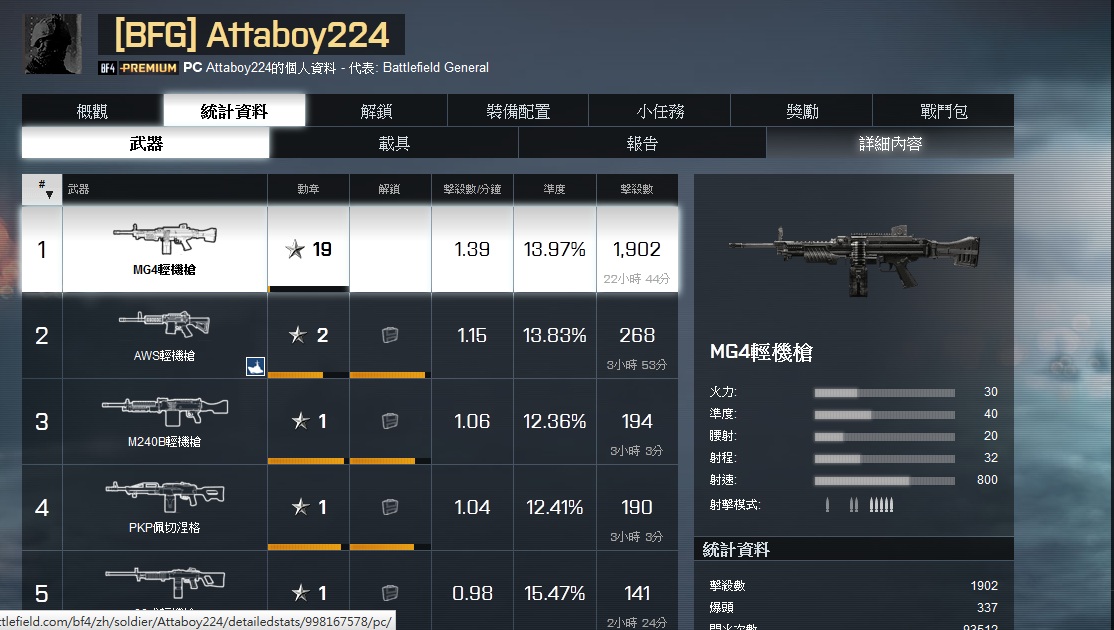This screenshot has width=1114, height=630.
Task: Open the 報告 reports sub-tab
Action: (x=642, y=143)
